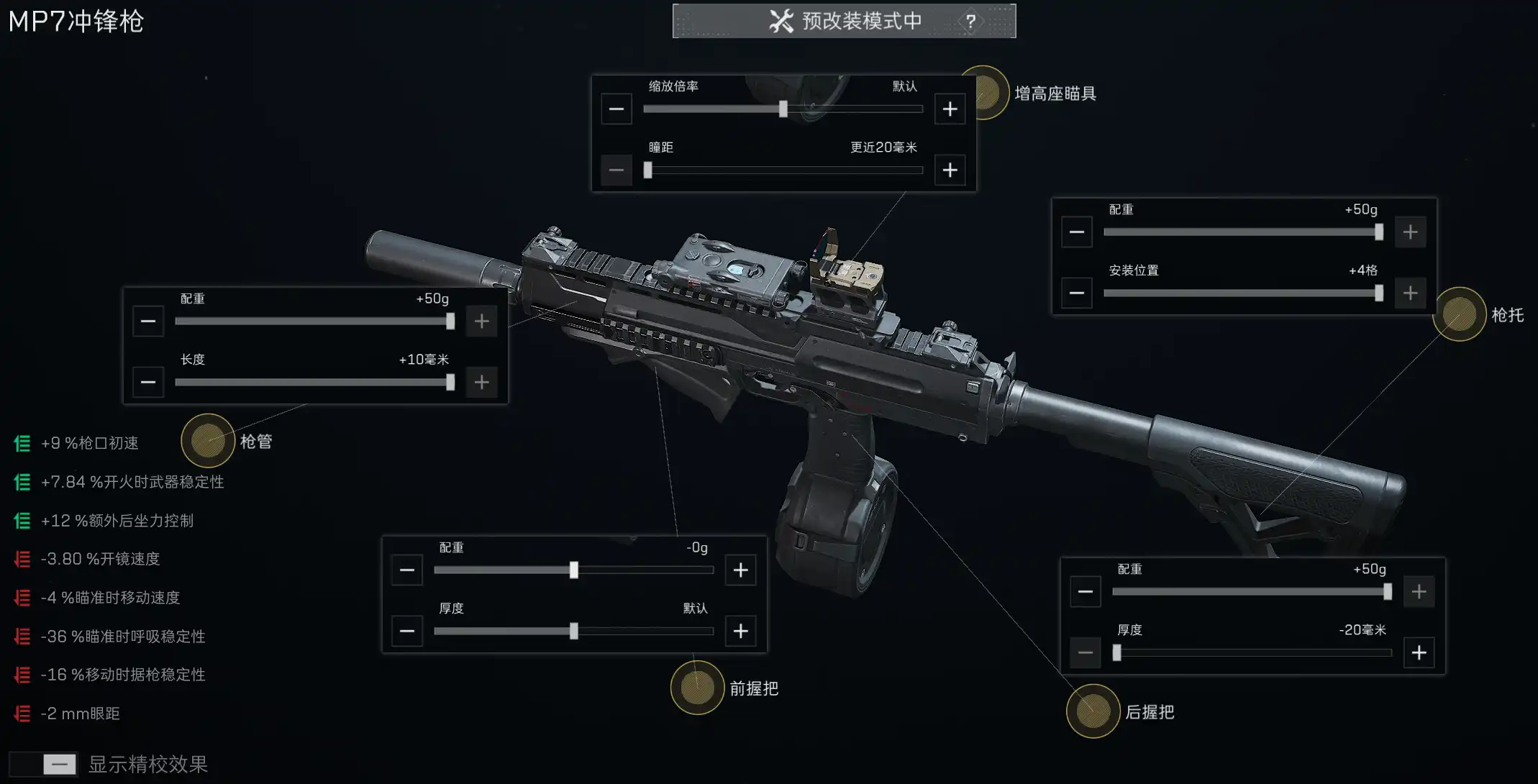Image resolution: width=1538 pixels, height=784 pixels.
Task: Open the pre-modification mode help question mark
Action: tap(970, 22)
